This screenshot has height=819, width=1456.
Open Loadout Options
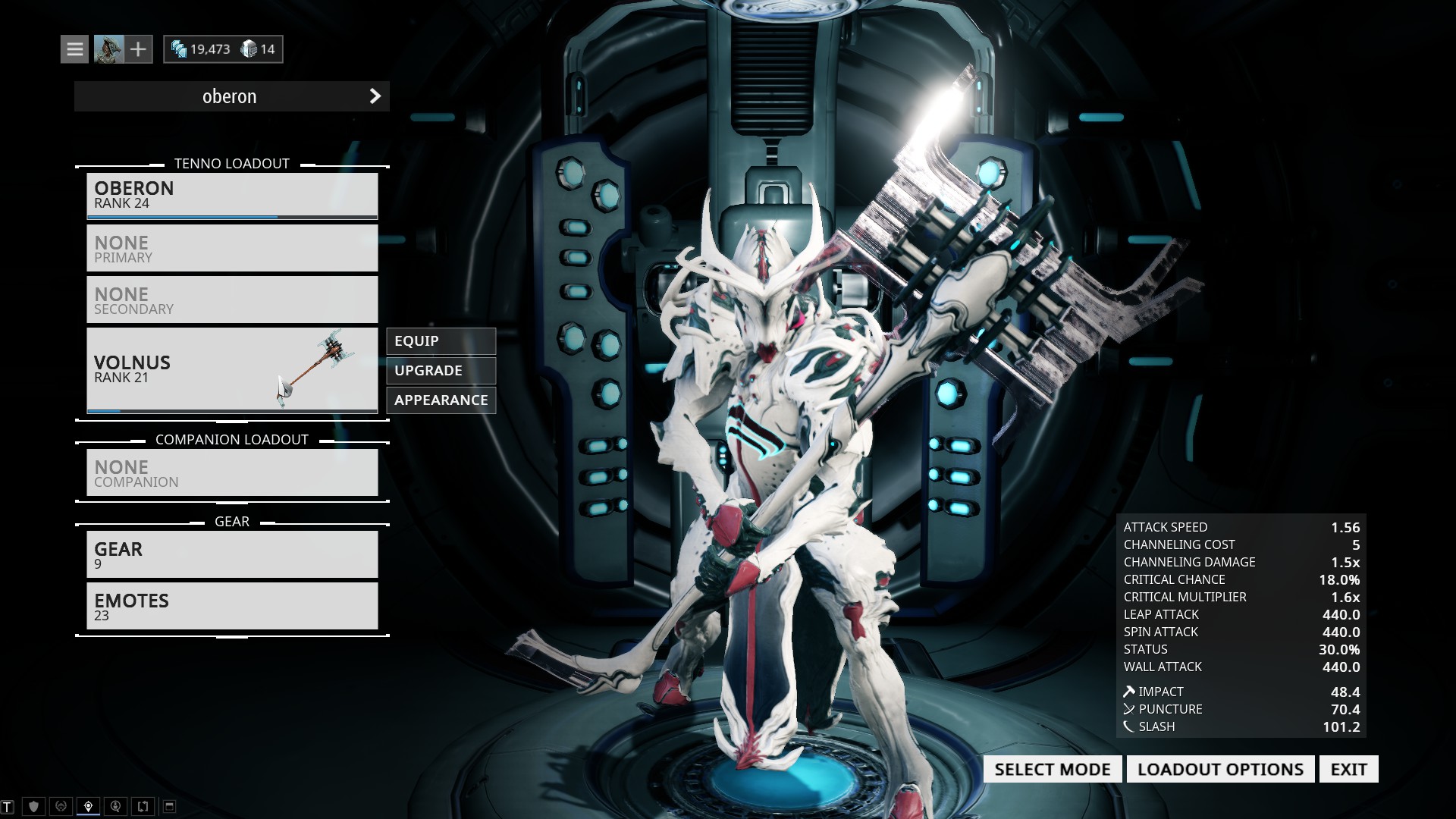(x=1220, y=770)
